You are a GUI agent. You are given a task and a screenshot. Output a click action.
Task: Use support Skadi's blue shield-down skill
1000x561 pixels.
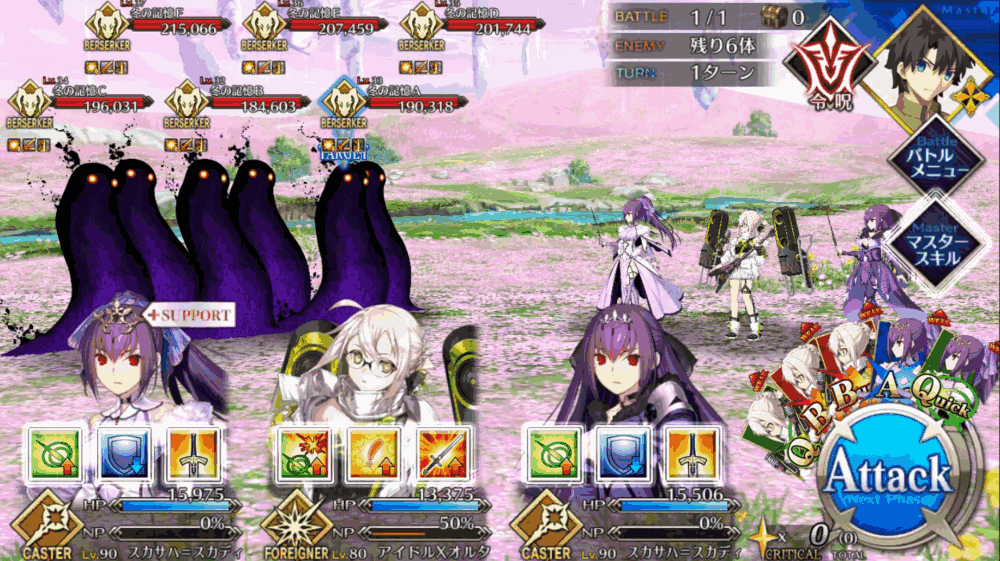[120, 455]
